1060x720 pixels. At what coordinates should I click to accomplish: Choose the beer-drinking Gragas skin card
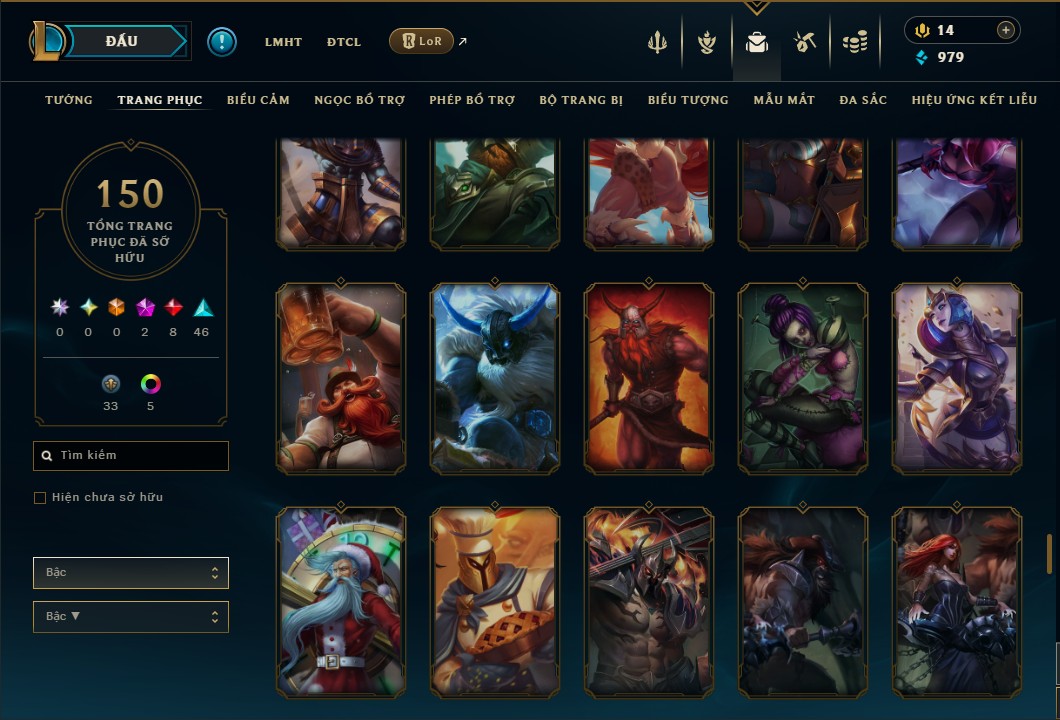pyautogui.click(x=341, y=377)
